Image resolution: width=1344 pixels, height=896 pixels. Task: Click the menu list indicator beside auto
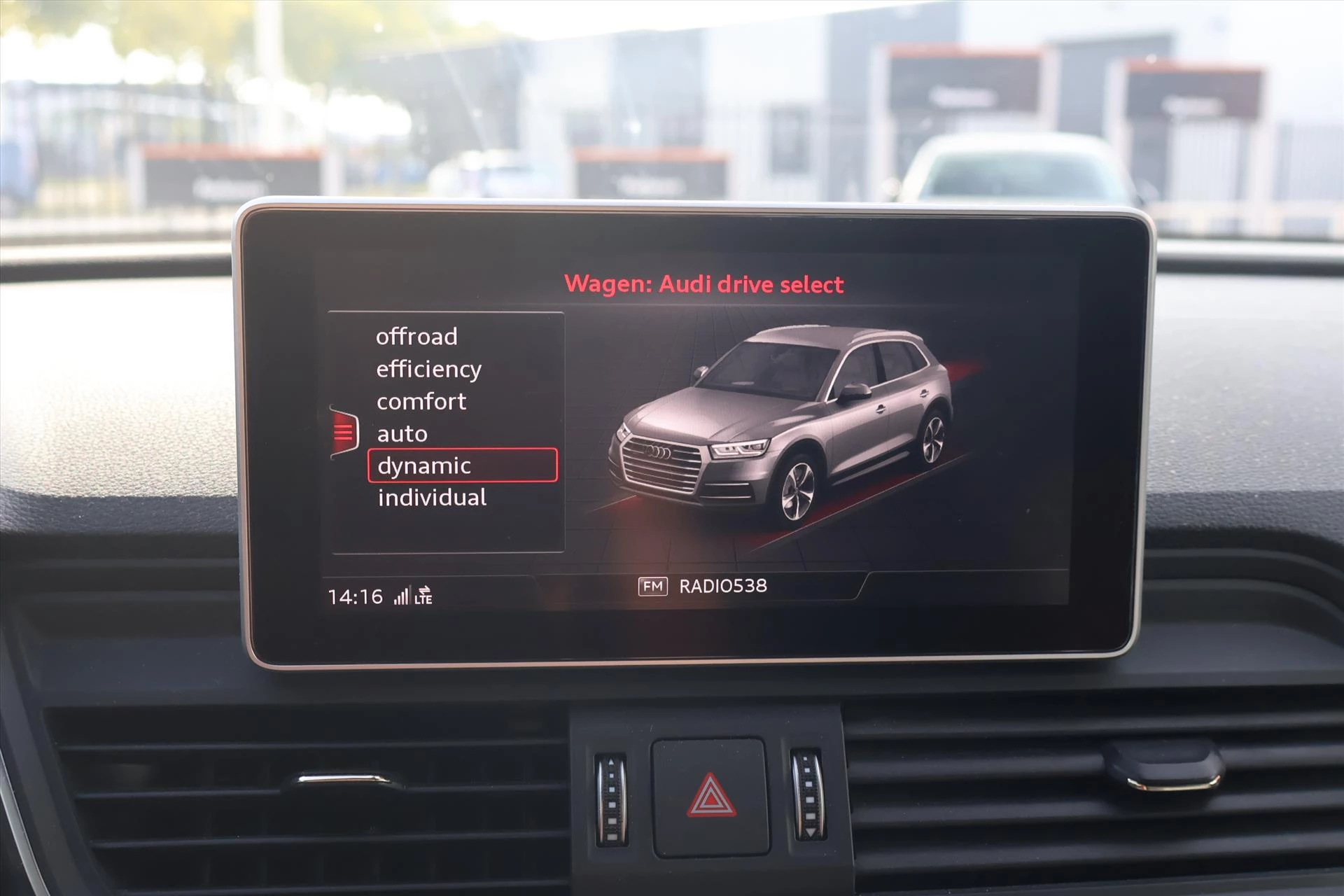click(344, 432)
